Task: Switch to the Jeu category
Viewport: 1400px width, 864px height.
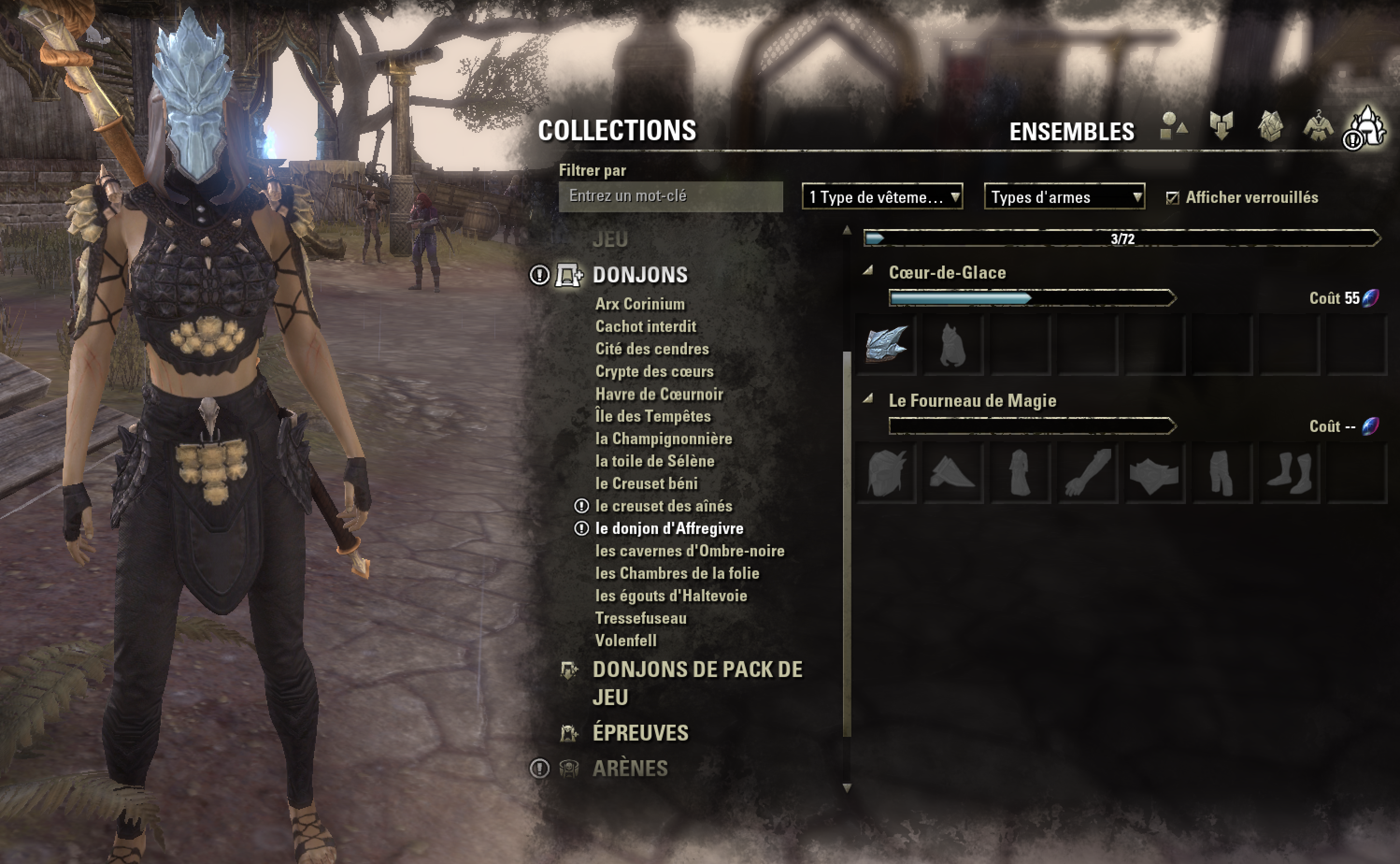Action: [610, 240]
